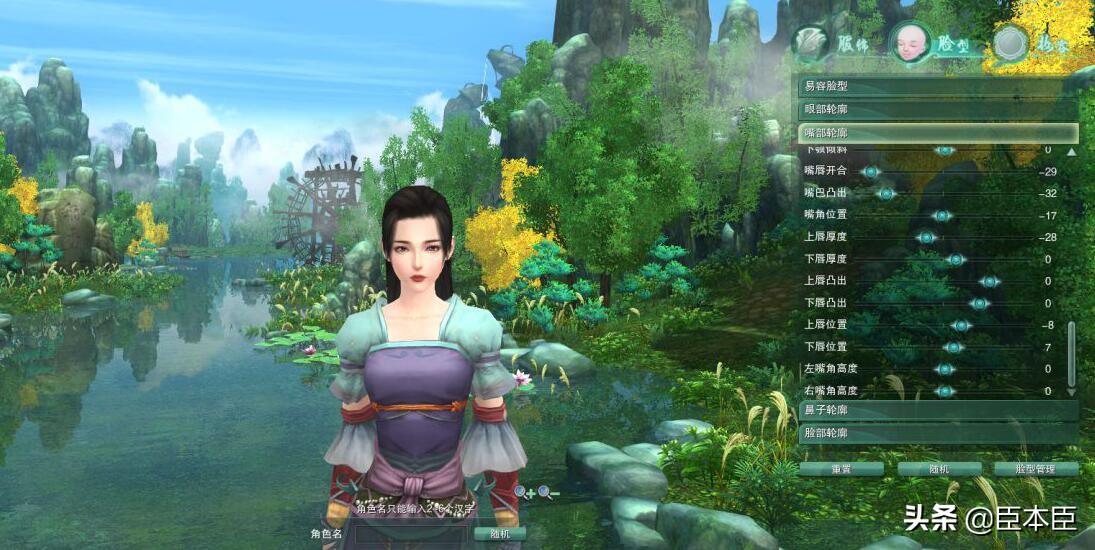
Task: Click the 下唇厚度 slider handle
Action: tap(956, 259)
